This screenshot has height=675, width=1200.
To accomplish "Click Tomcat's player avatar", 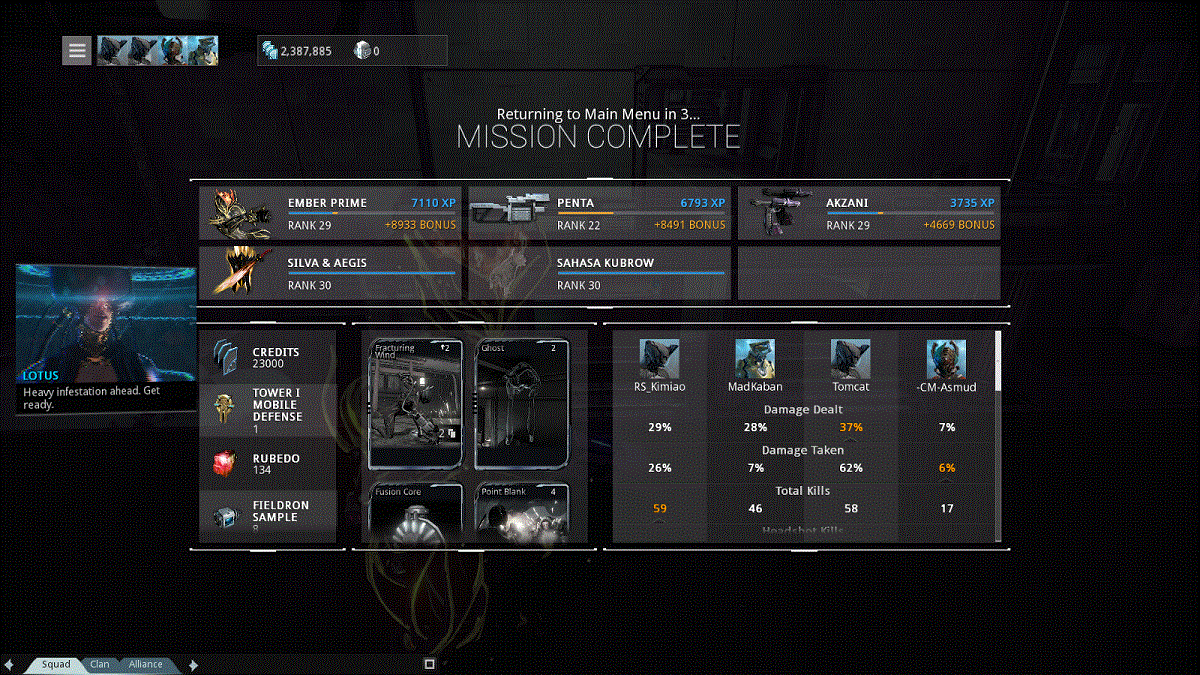I will (850, 359).
